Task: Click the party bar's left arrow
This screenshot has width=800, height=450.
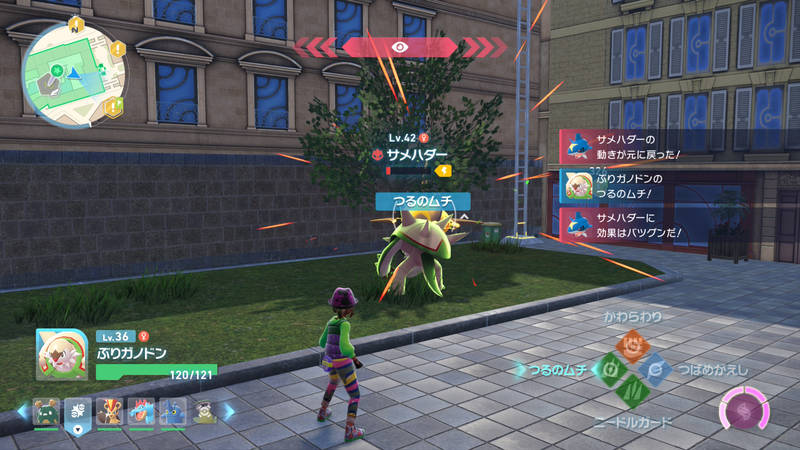Action: (23, 411)
